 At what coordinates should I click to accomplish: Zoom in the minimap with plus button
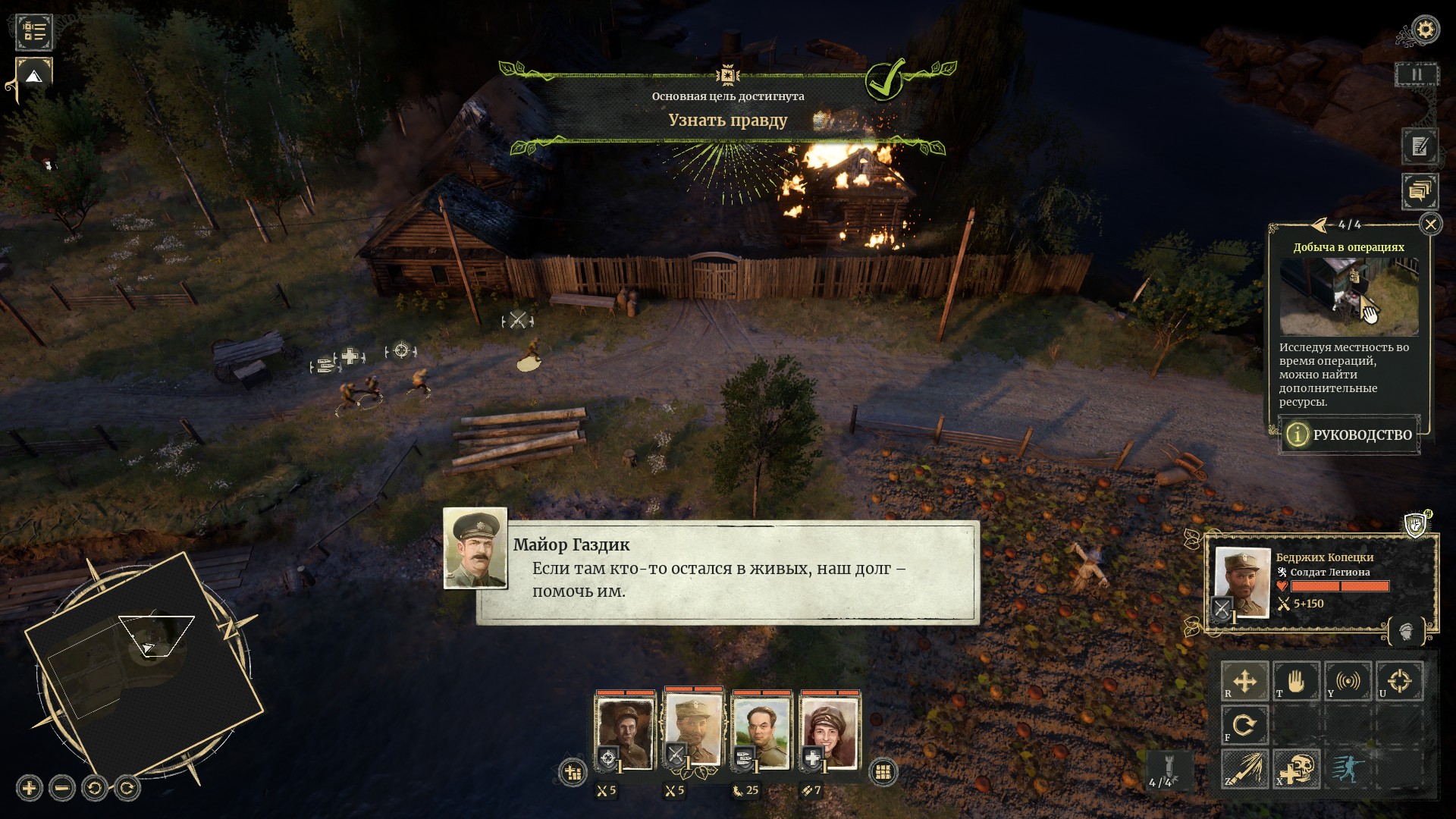(x=29, y=788)
